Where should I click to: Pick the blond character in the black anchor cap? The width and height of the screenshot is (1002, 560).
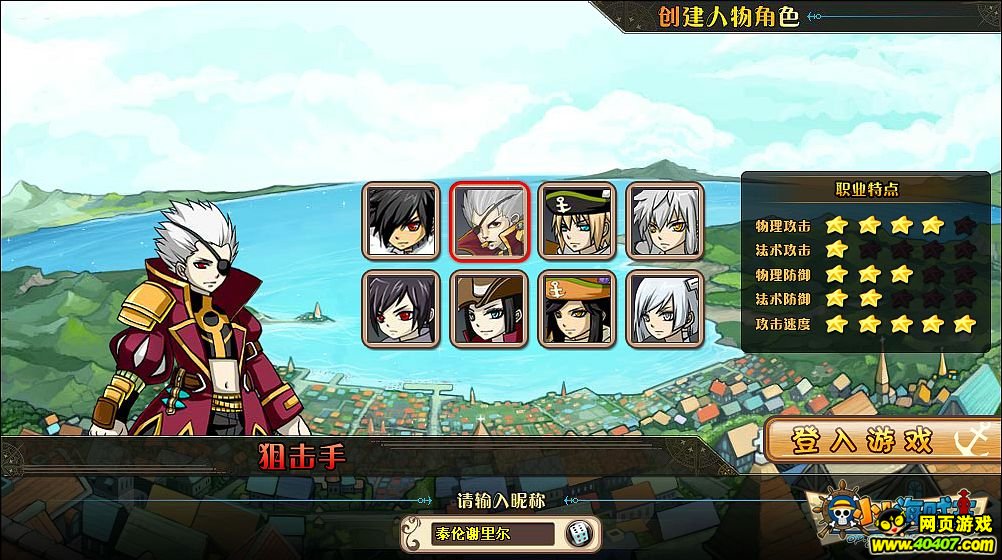[577, 220]
